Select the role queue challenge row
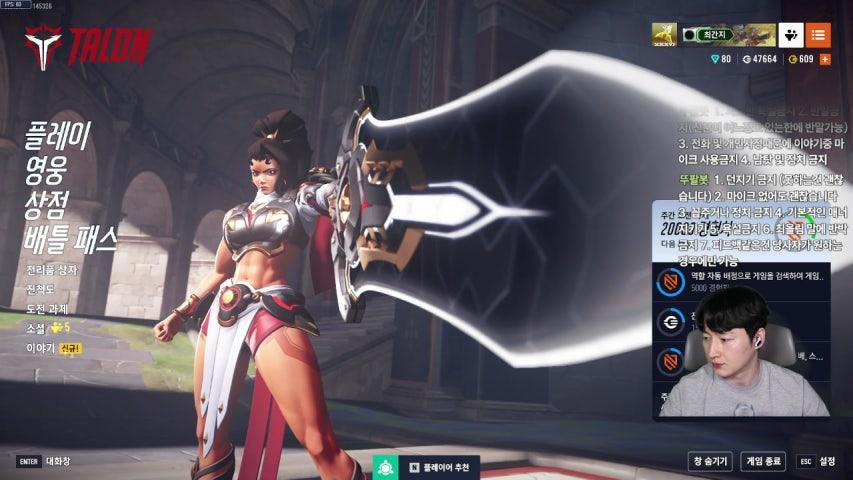Image resolution: width=853 pixels, height=480 pixels. coord(742,282)
